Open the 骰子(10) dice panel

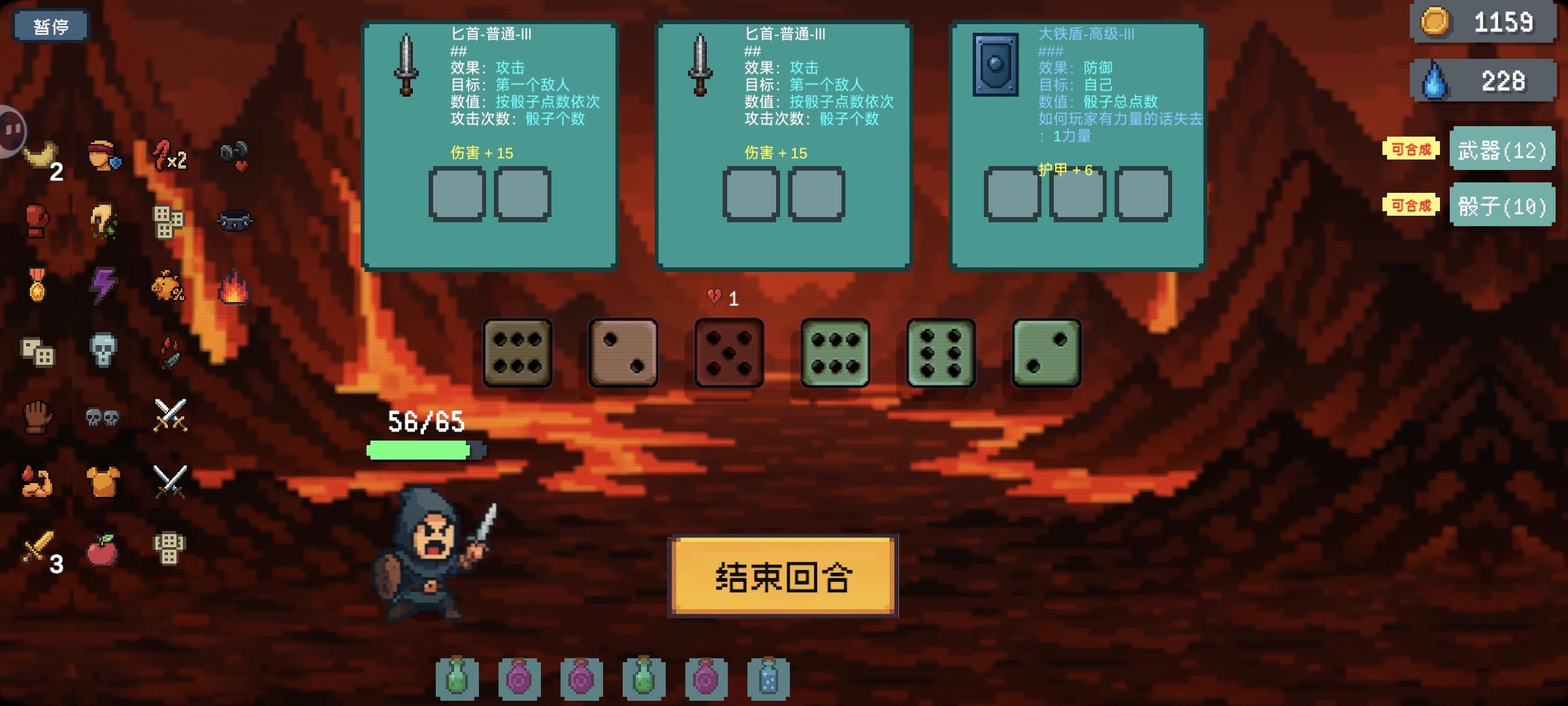coord(1503,207)
